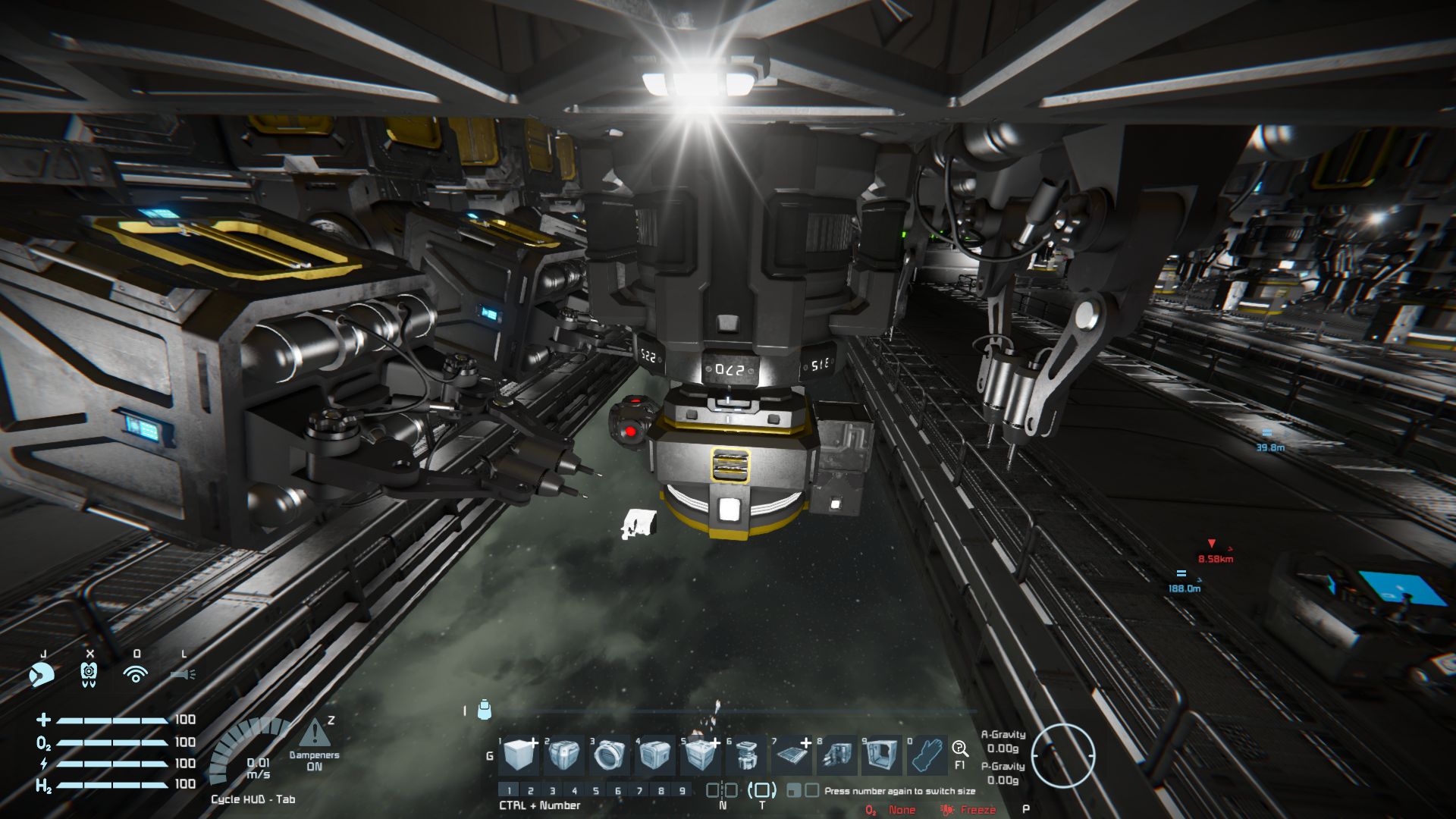Select the flat panel block in slot 7
Image resolution: width=1456 pixels, height=819 pixels.
(791, 755)
